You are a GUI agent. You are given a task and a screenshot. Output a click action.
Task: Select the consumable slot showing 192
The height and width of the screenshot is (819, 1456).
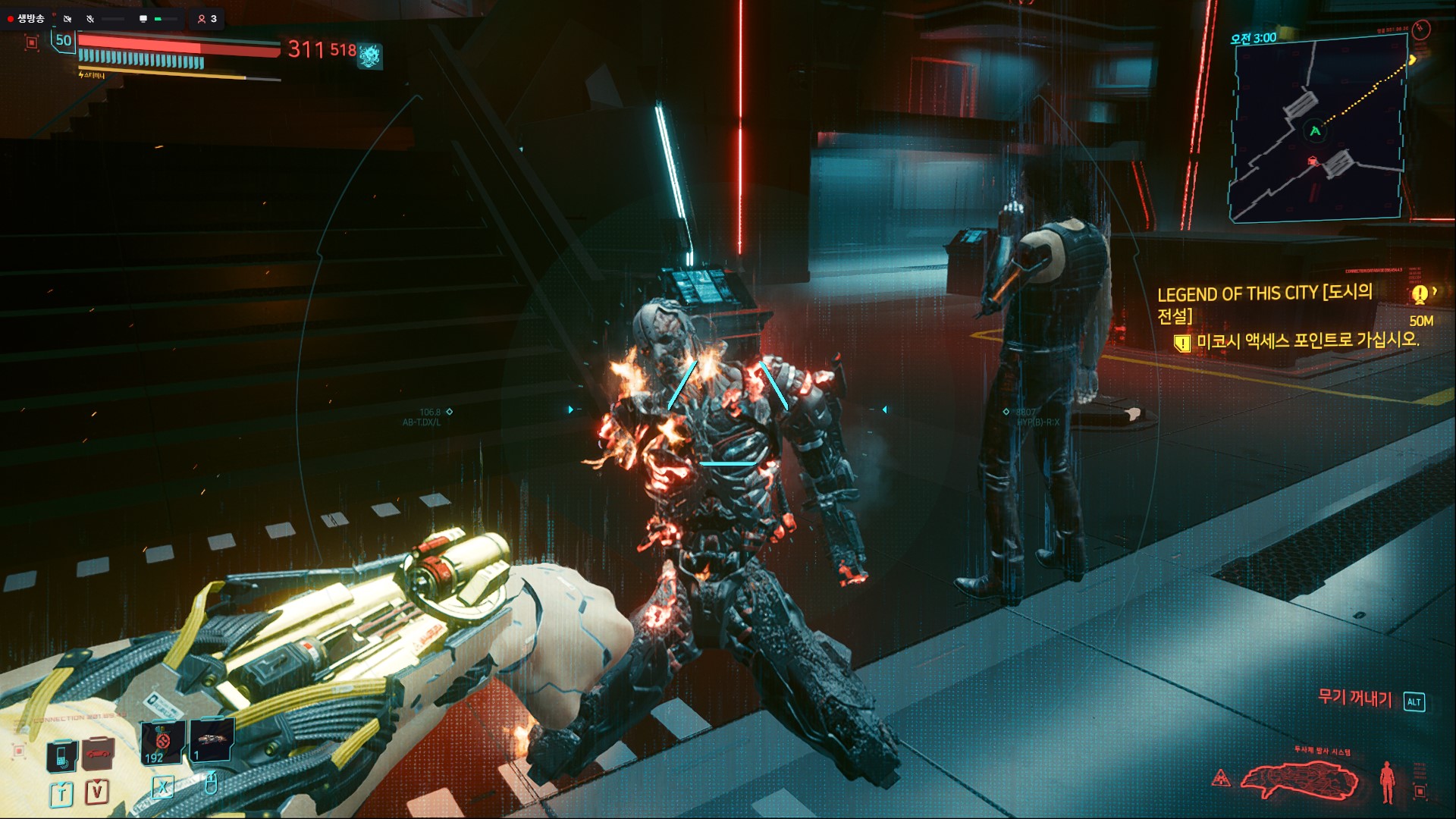[162, 742]
